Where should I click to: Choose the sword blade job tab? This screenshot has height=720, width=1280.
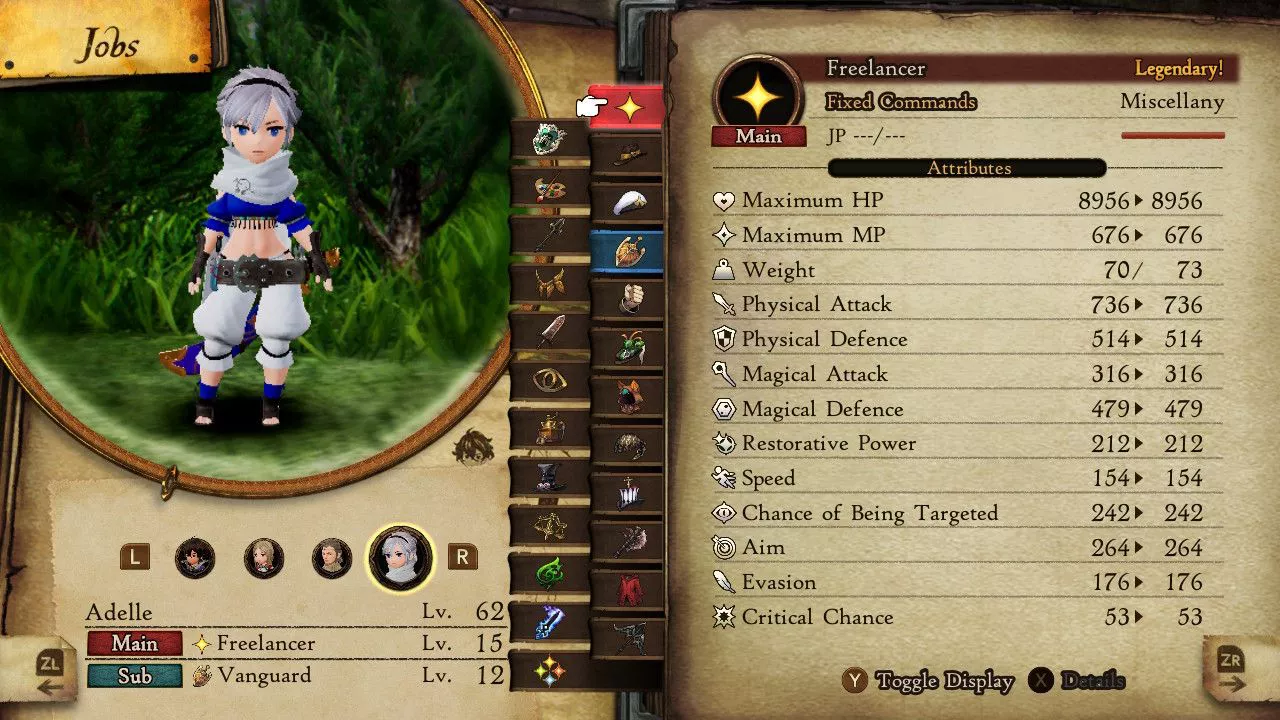point(549,332)
